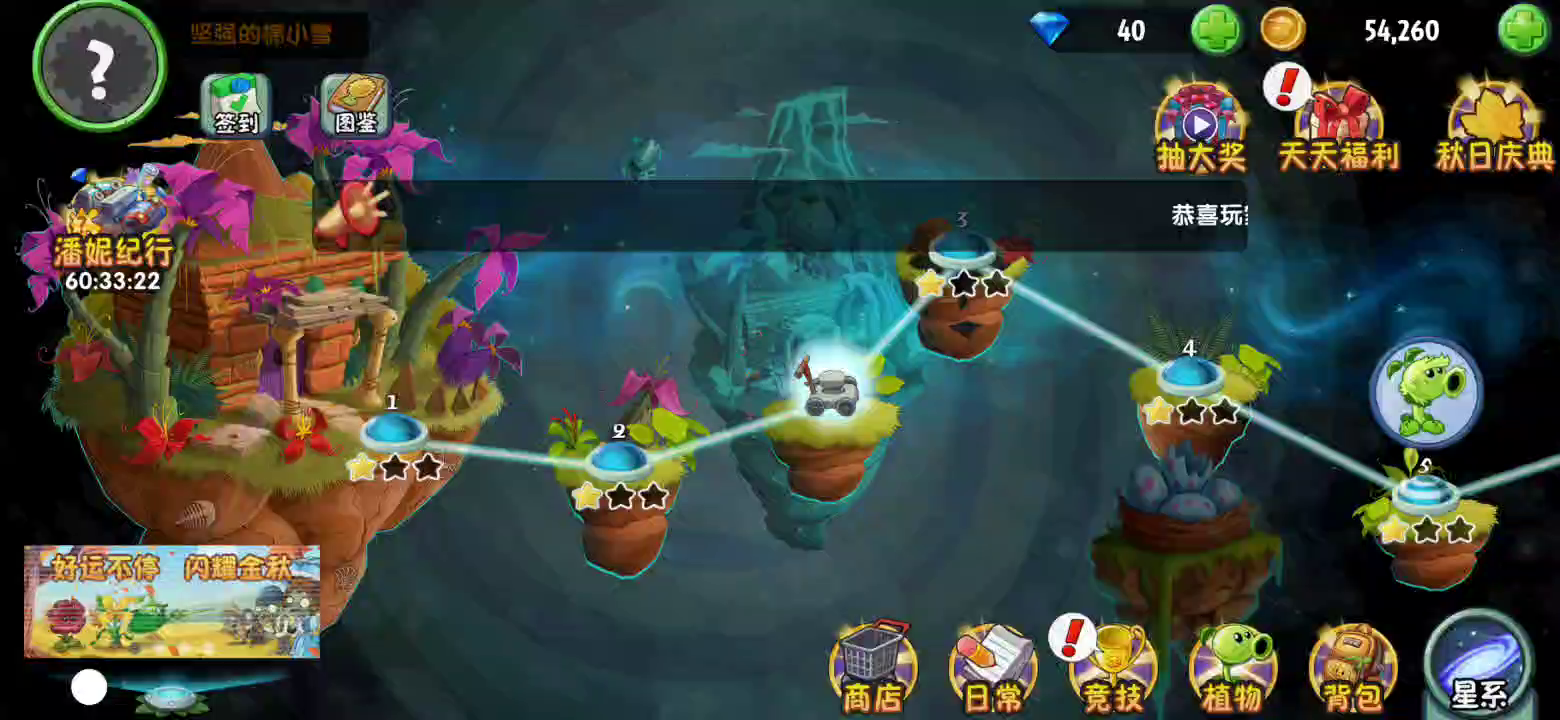Open the 图鉴 almanac

tap(356, 105)
